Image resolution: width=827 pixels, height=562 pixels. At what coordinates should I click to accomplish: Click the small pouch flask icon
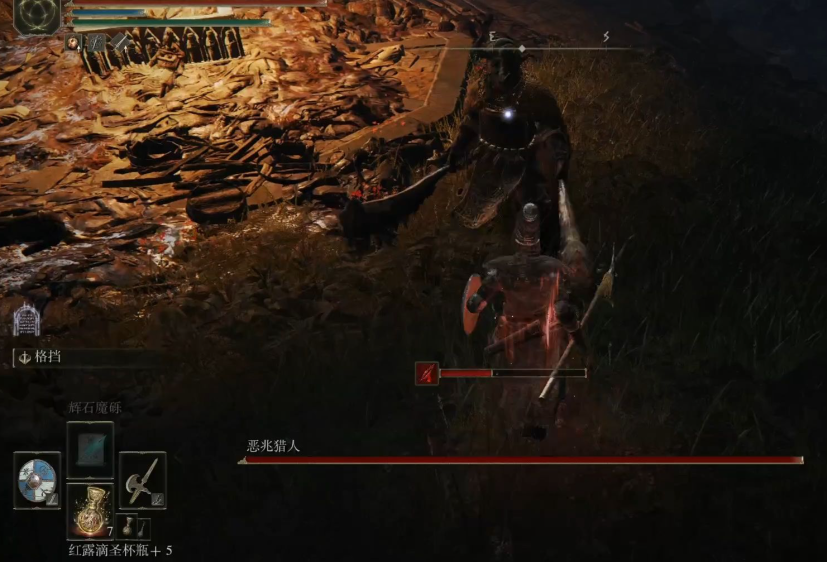[131, 526]
